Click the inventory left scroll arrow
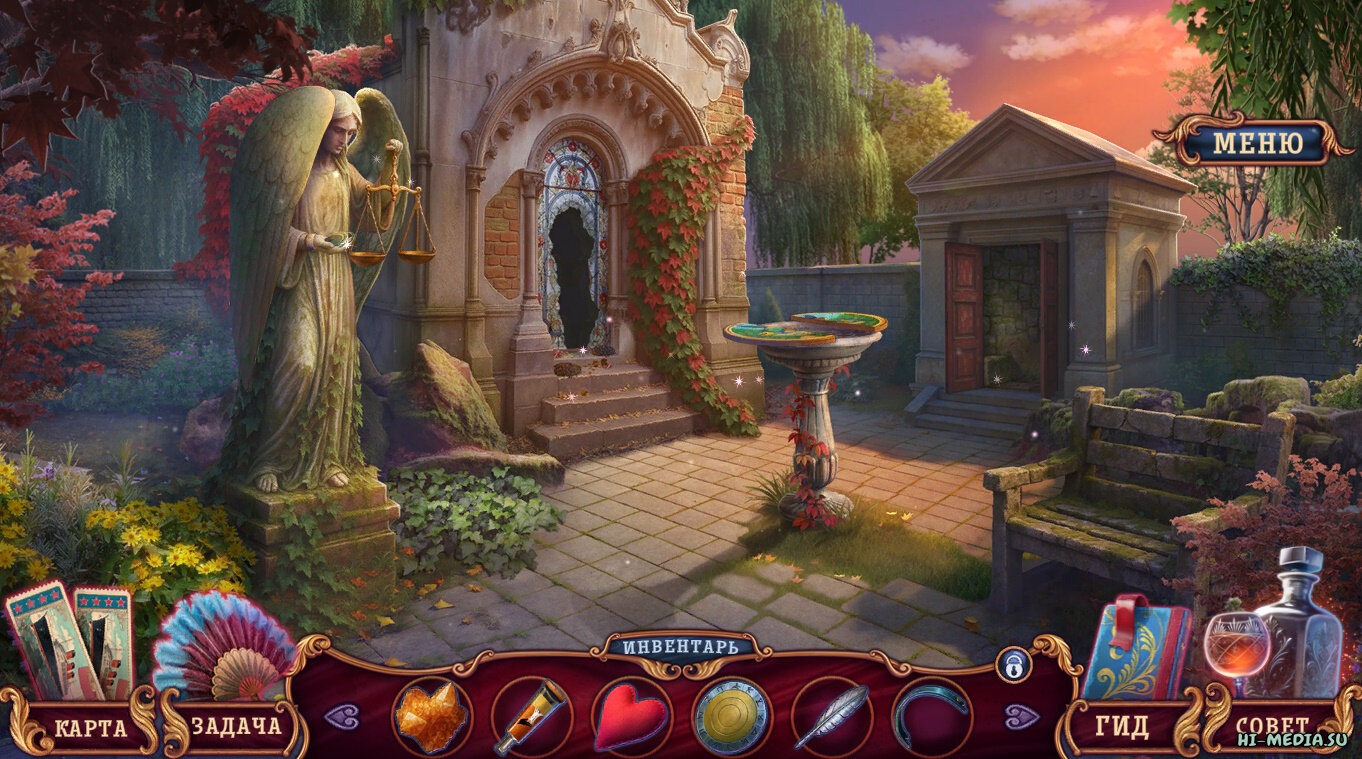This screenshot has height=759, width=1362. [x=343, y=716]
